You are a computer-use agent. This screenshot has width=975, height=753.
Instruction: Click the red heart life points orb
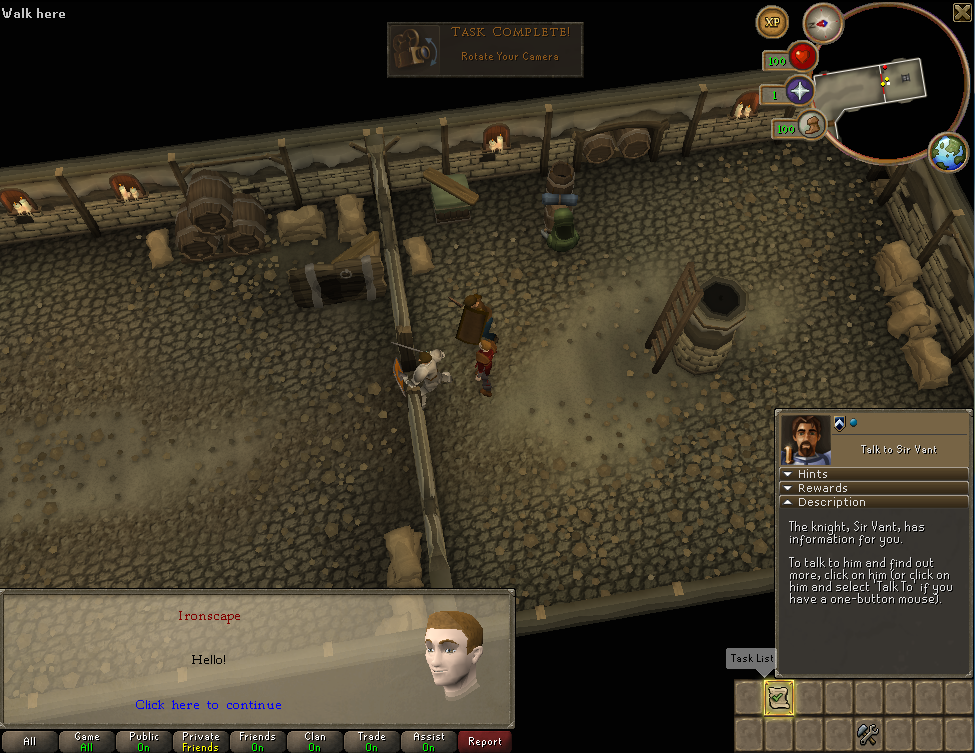[801, 58]
